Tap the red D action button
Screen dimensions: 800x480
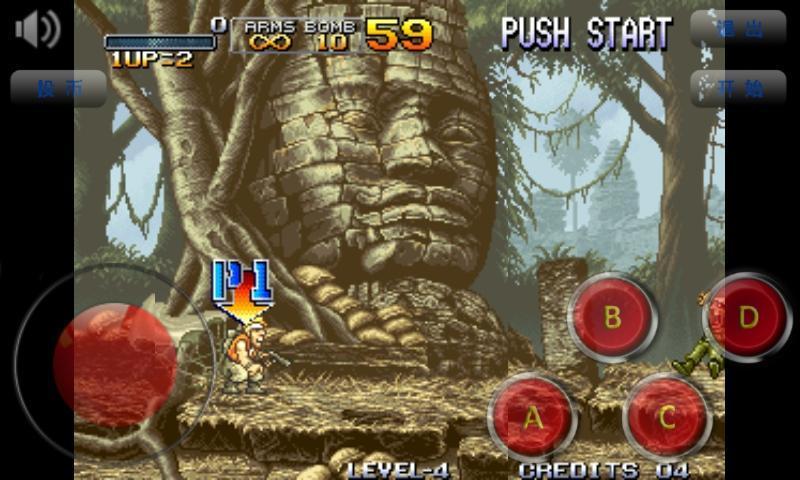pyautogui.click(x=748, y=317)
